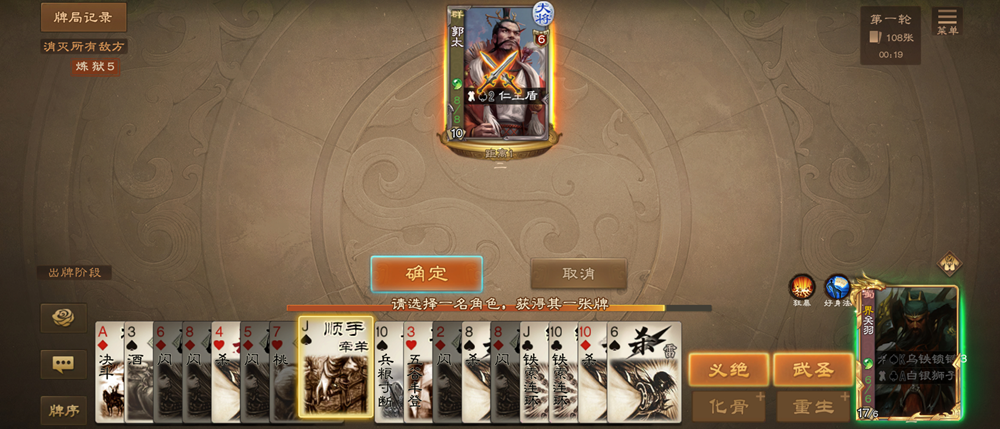Cancel the action with 取消
Screen dimensions: 1000x429
coord(578,274)
